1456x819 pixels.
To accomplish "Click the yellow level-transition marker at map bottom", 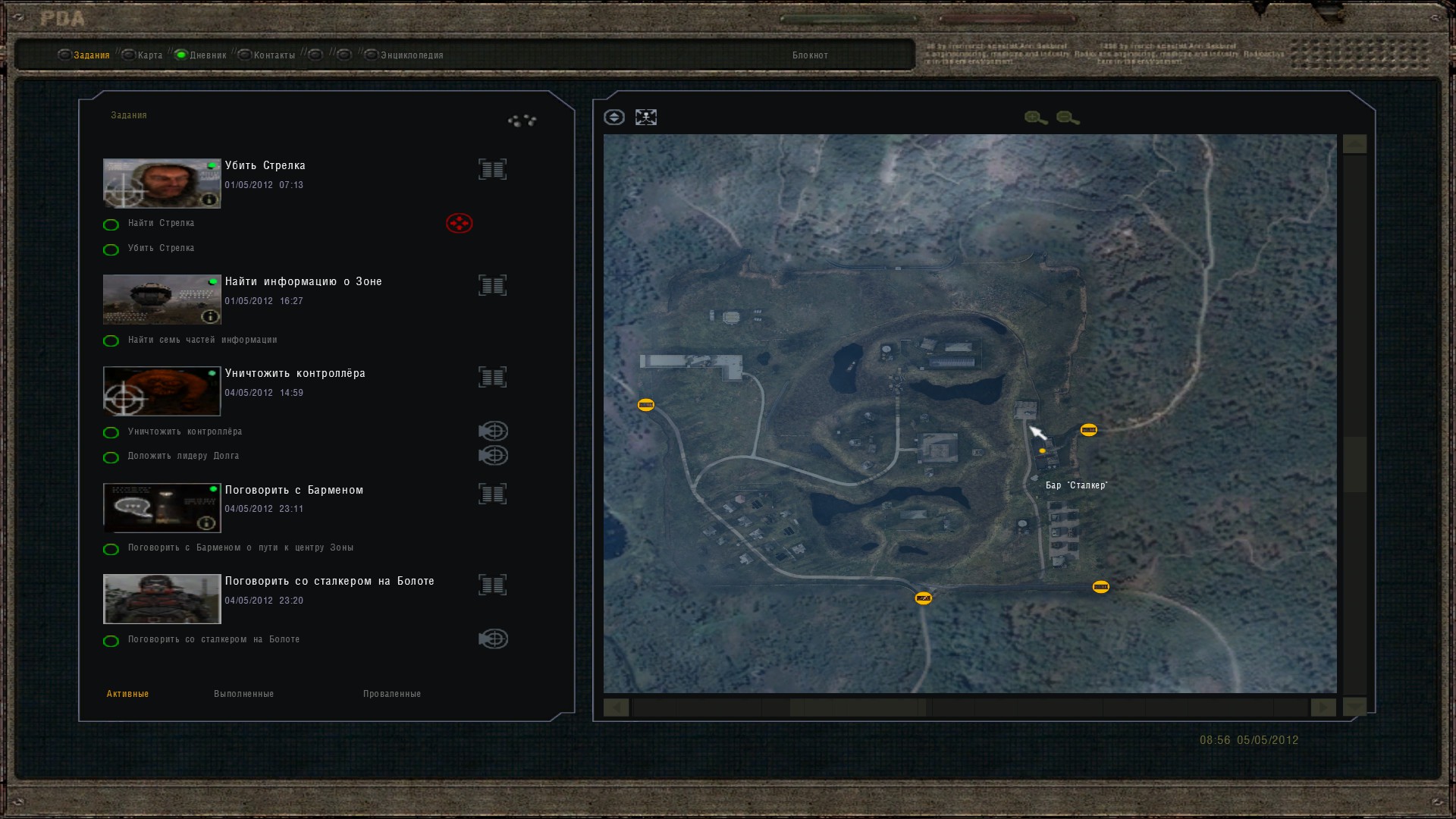I will 922,598.
